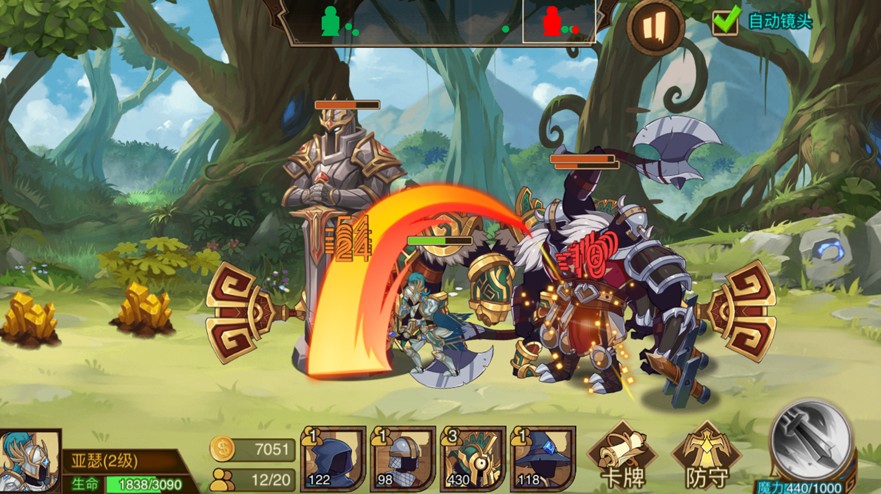Open the 卡牌 cards menu
The height and width of the screenshot is (494, 881).
621,455
